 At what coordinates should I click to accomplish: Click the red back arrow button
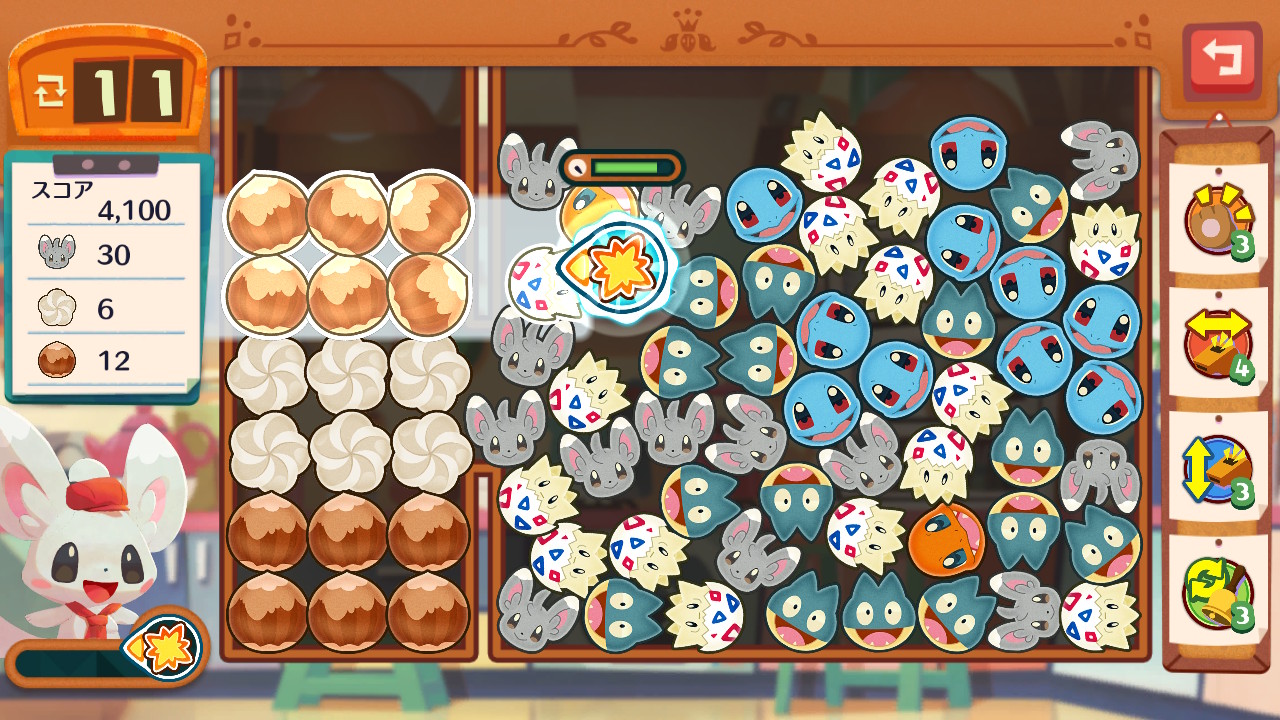click(1221, 59)
